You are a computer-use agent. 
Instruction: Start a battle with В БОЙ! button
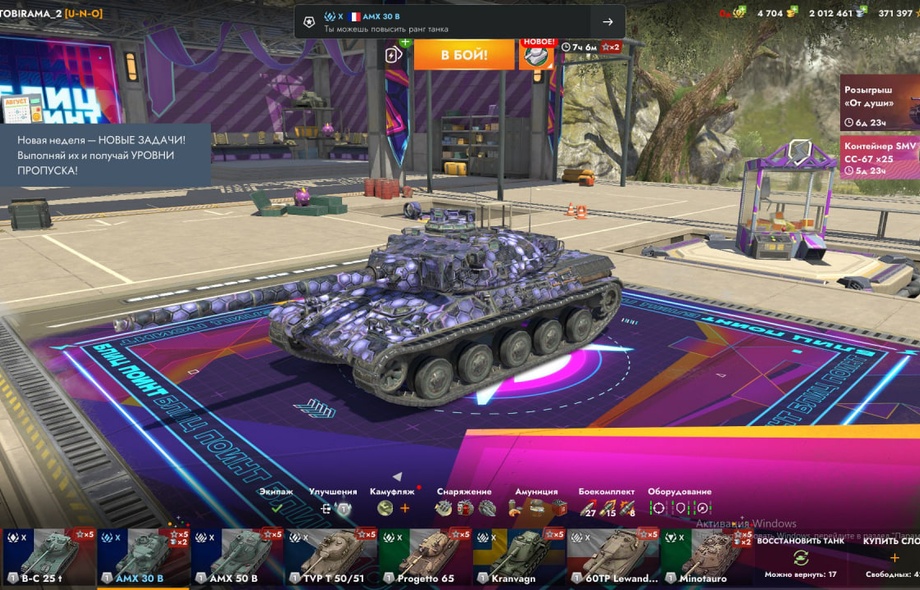463,54
